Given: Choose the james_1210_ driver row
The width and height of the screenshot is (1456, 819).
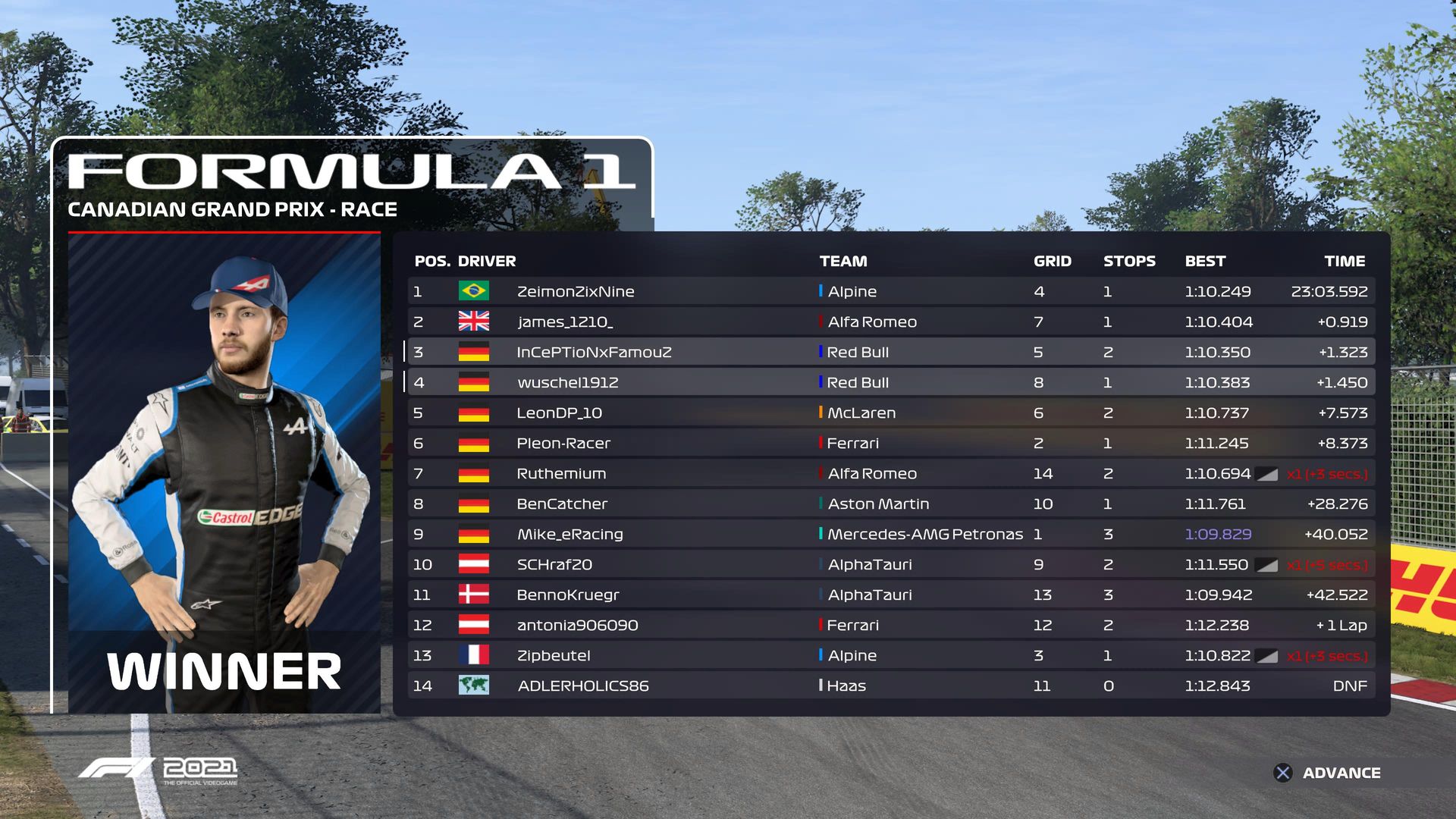Looking at the screenshot, I should point(890,322).
